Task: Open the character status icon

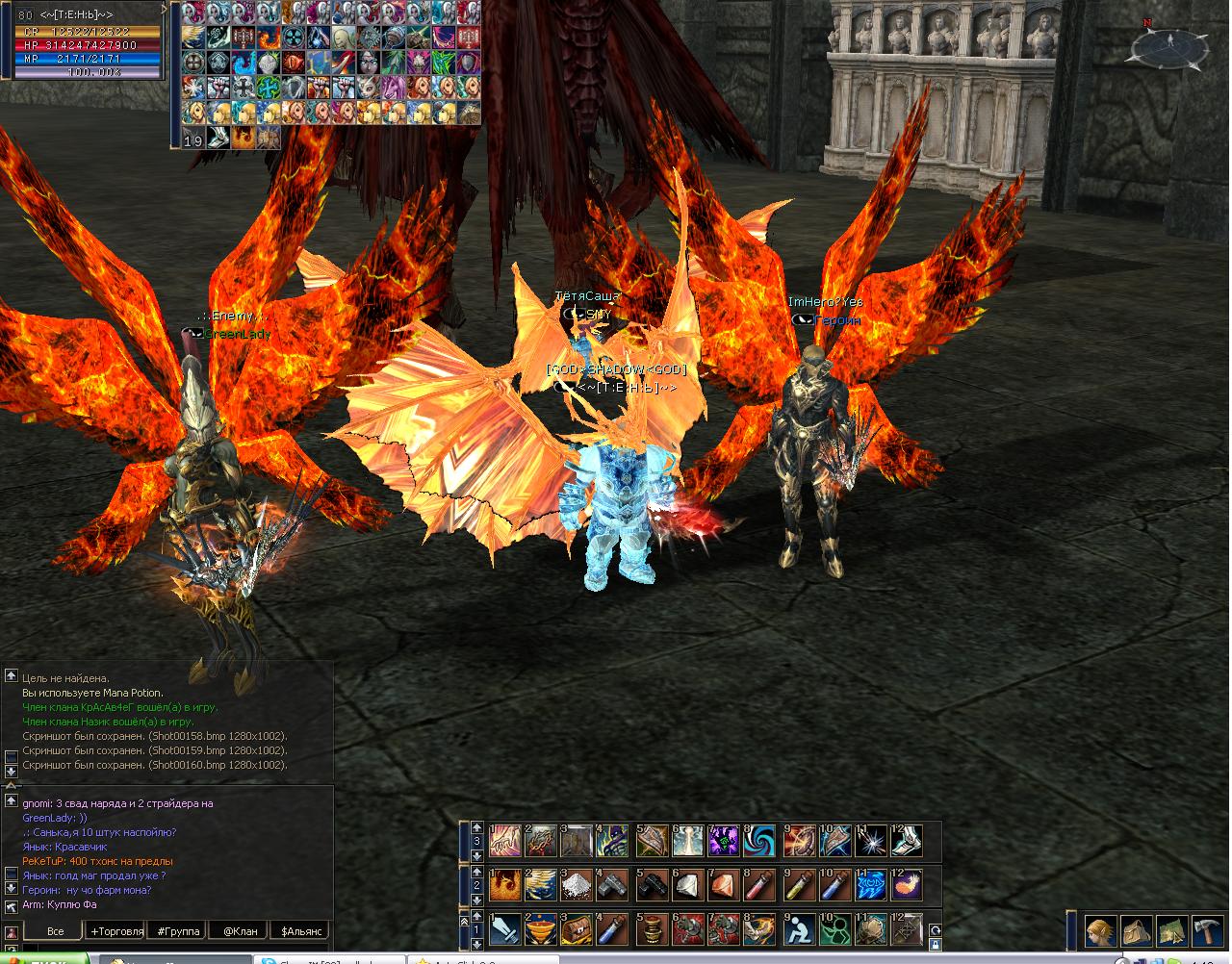Action: (x=1100, y=931)
